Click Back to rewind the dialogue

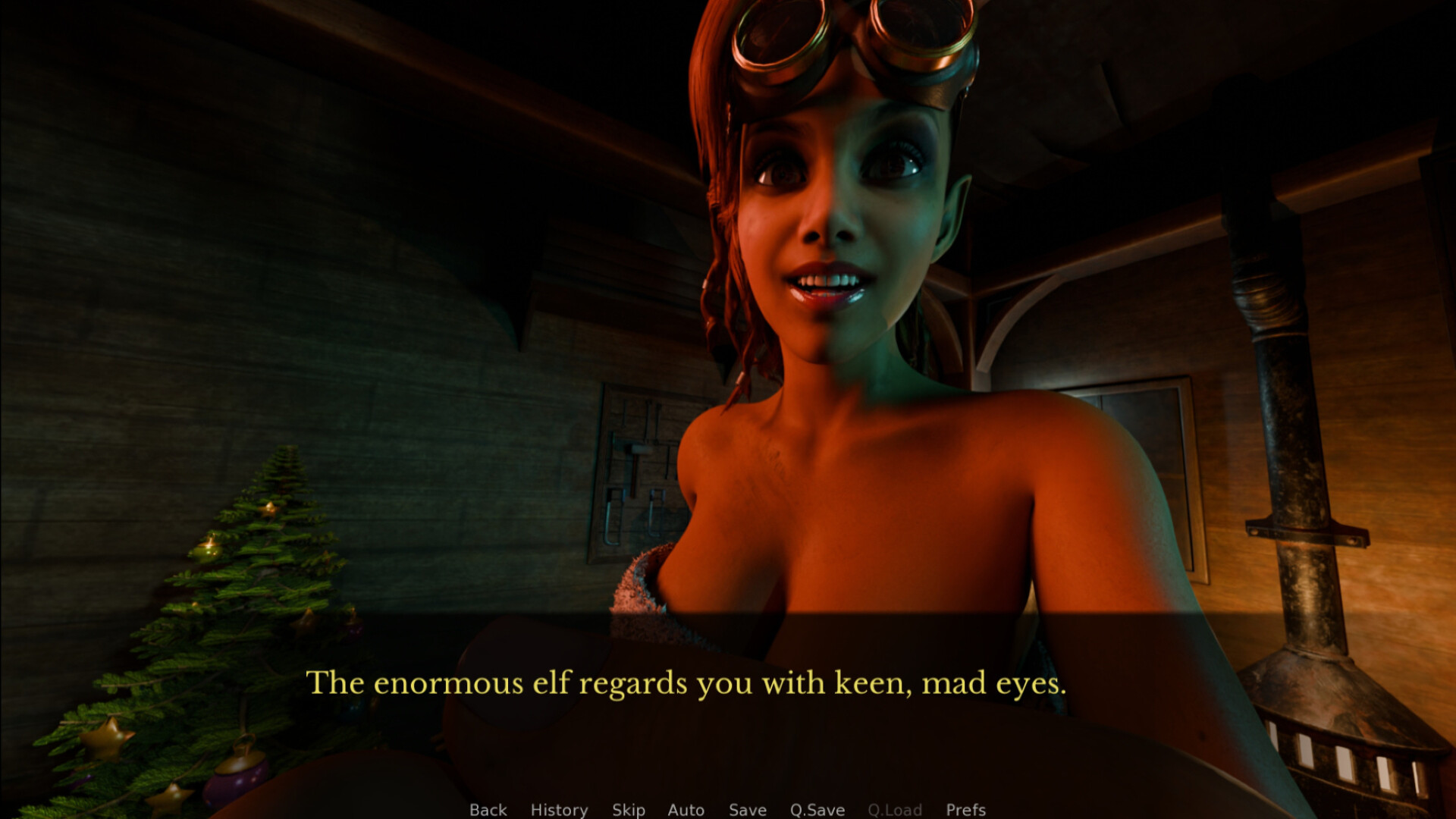488,809
